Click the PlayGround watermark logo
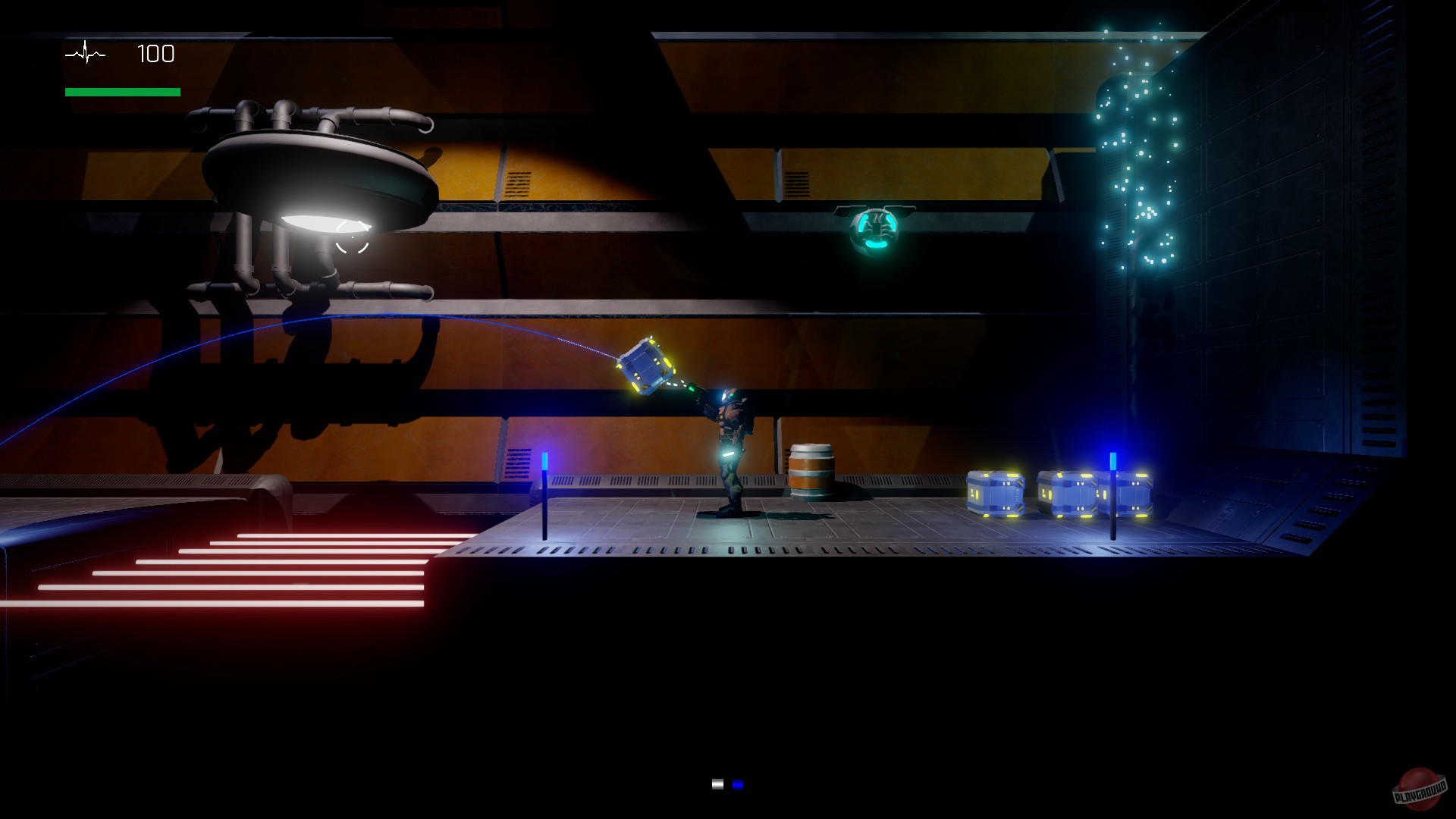This screenshot has width=1456, height=819. [x=1419, y=789]
